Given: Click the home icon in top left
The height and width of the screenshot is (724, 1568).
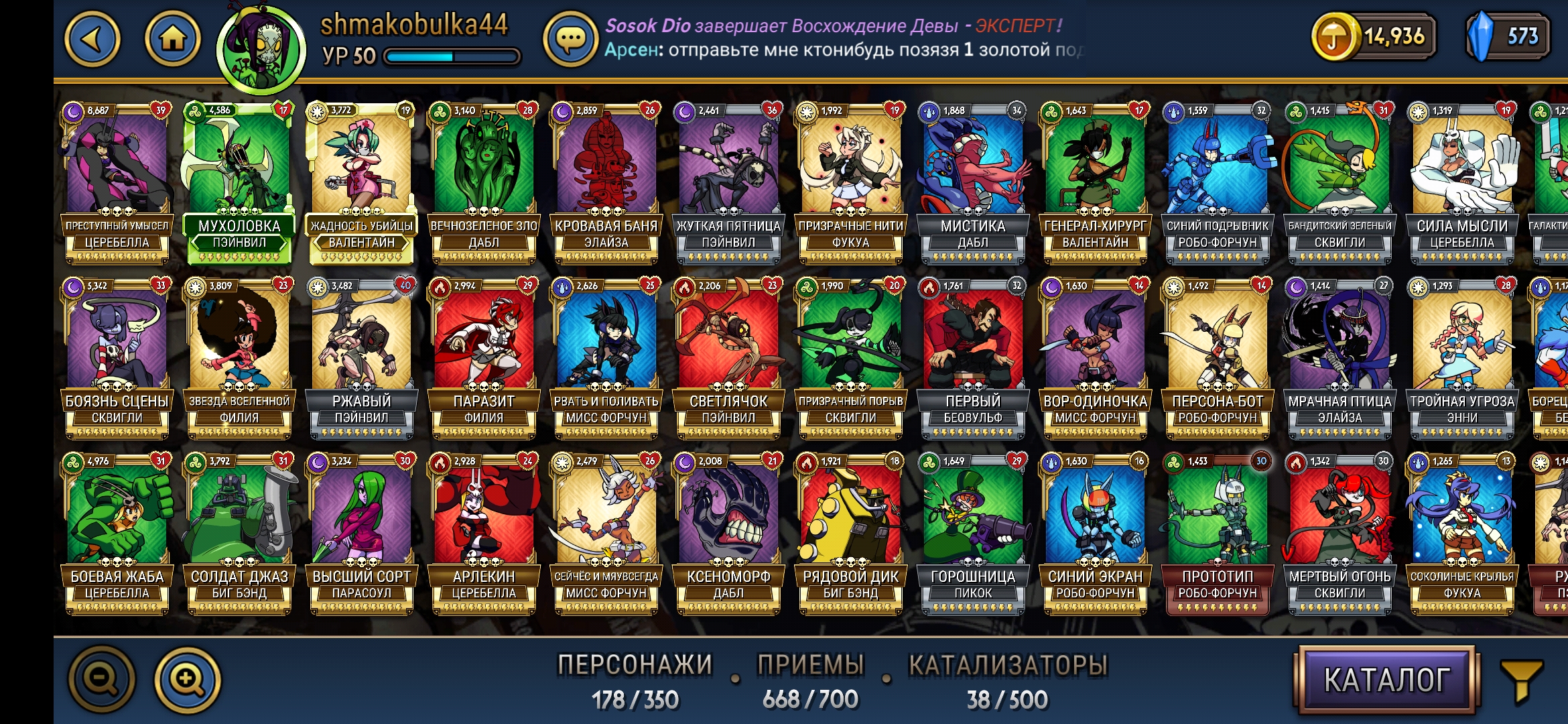Looking at the screenshot, I should (172, 38).
